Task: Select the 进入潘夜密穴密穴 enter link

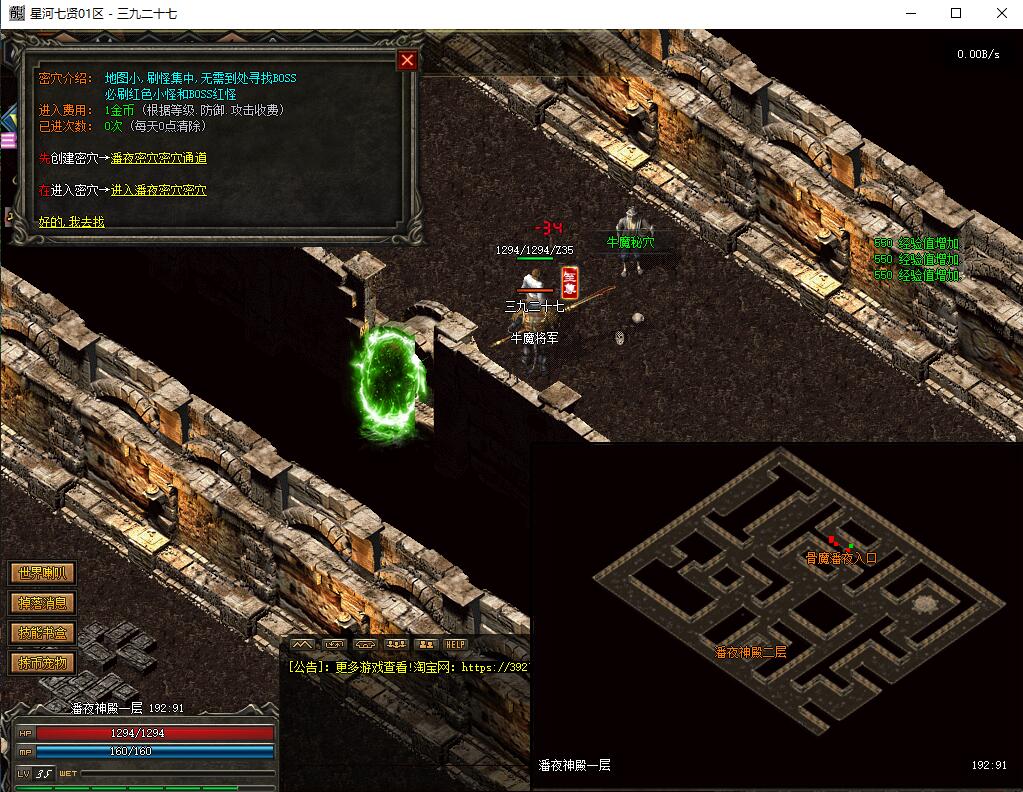Action: pos(158,190)
